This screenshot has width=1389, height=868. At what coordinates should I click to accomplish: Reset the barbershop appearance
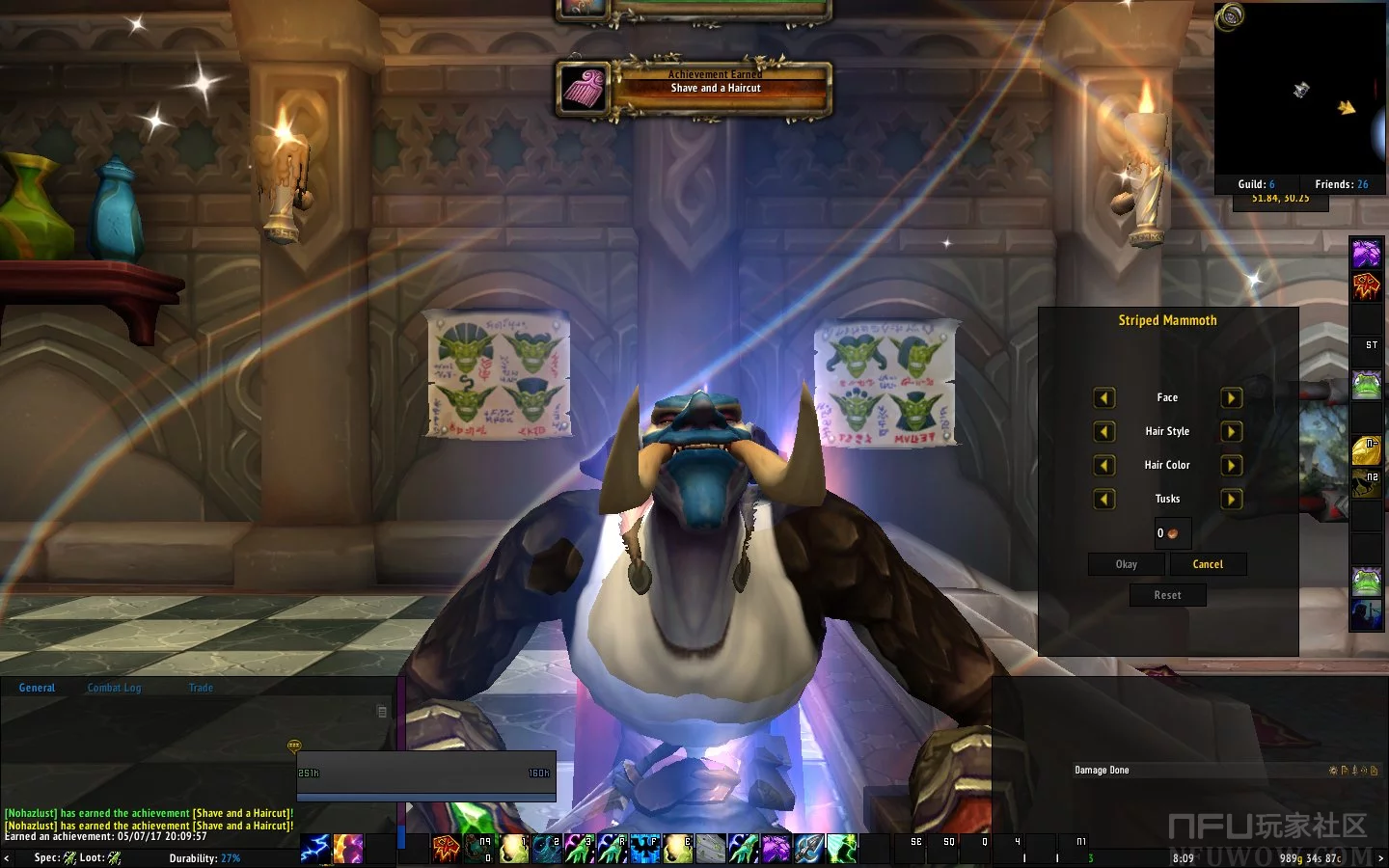1167,595
